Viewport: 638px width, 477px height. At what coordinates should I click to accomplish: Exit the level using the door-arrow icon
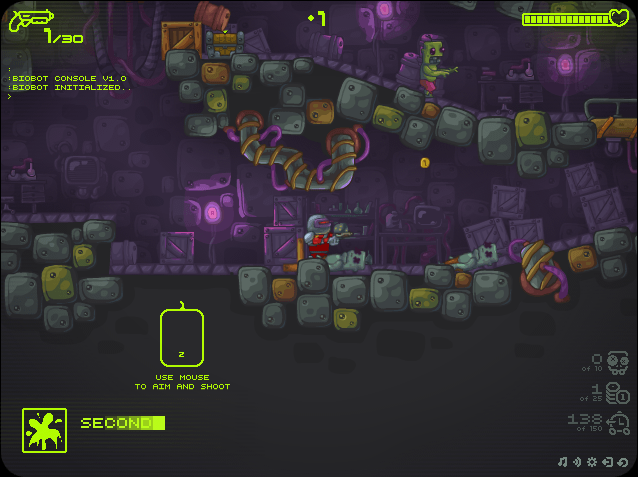pyautogui.click(x=607, y=462)
